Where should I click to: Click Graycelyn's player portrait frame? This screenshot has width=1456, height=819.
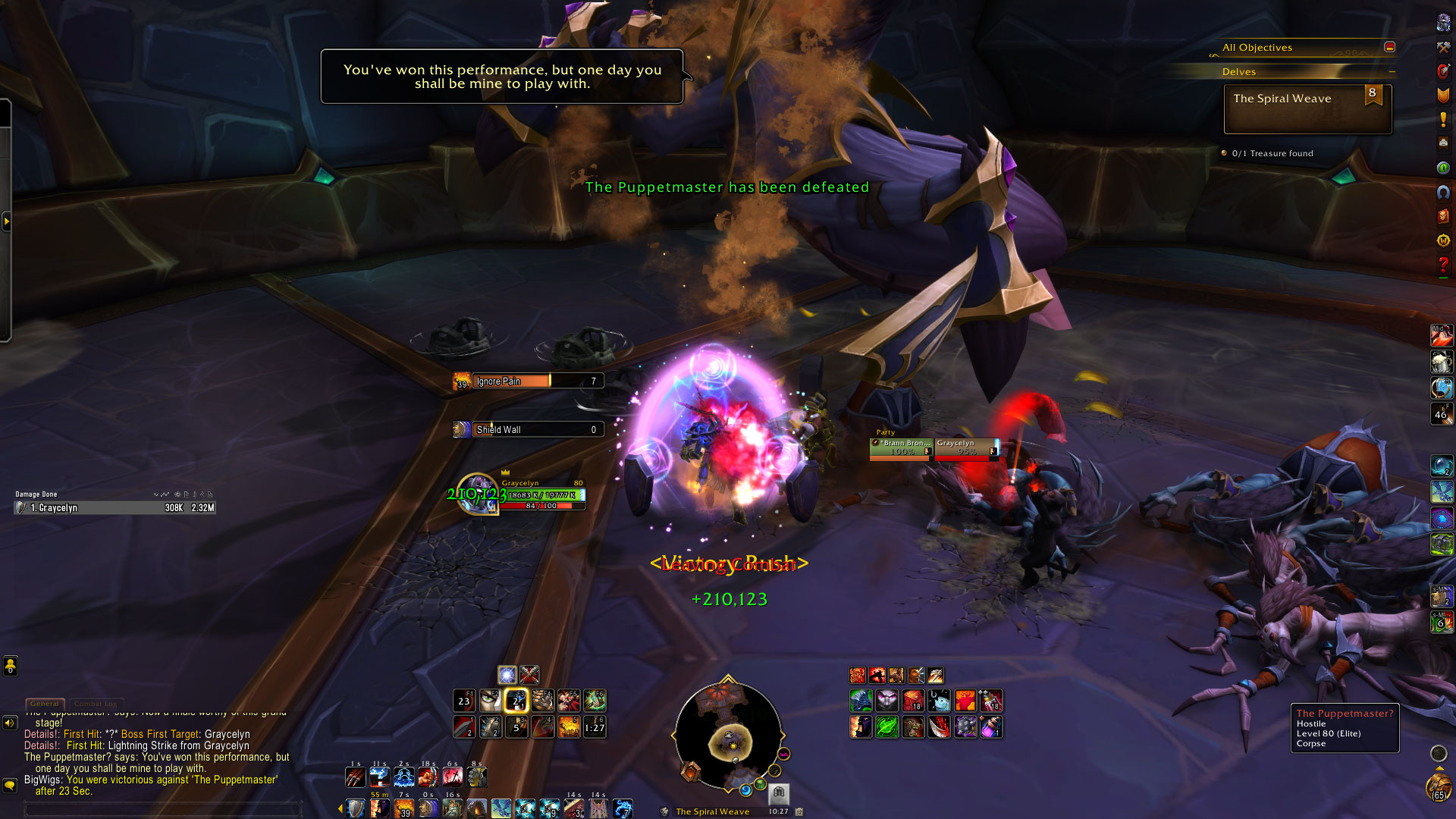478,494
